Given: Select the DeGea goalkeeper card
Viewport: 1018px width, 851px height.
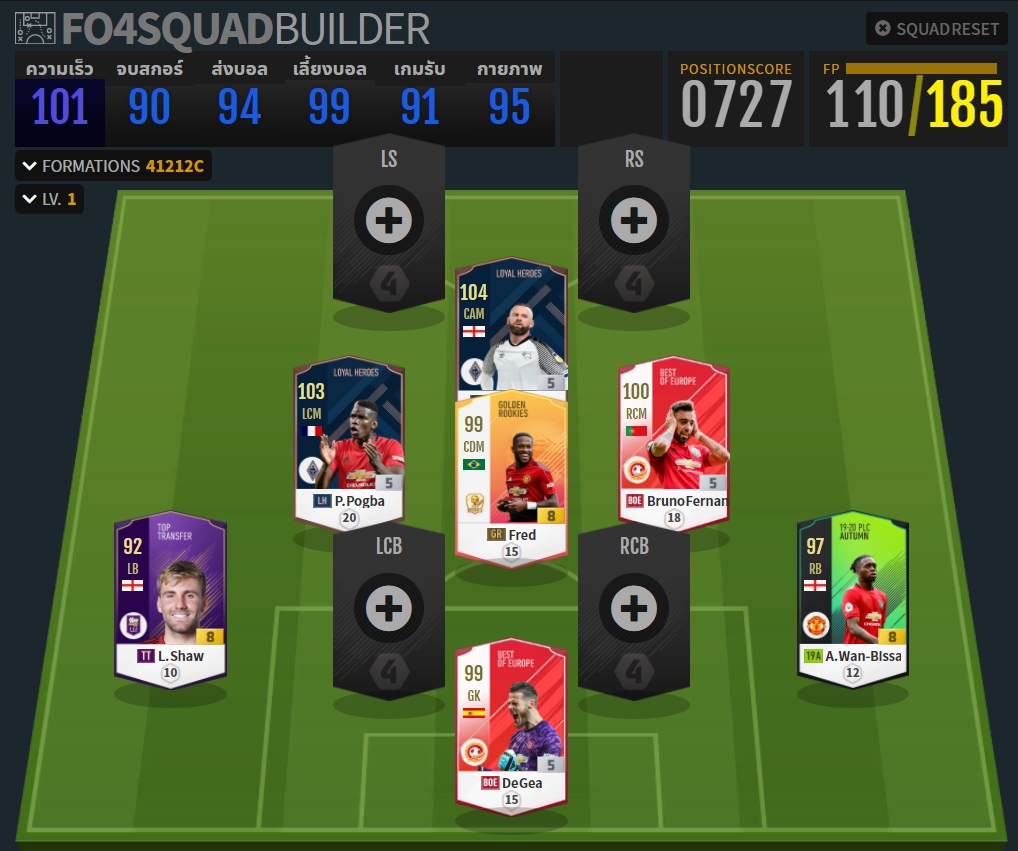Looking at the screenshot, I should [x=511, y=725].
